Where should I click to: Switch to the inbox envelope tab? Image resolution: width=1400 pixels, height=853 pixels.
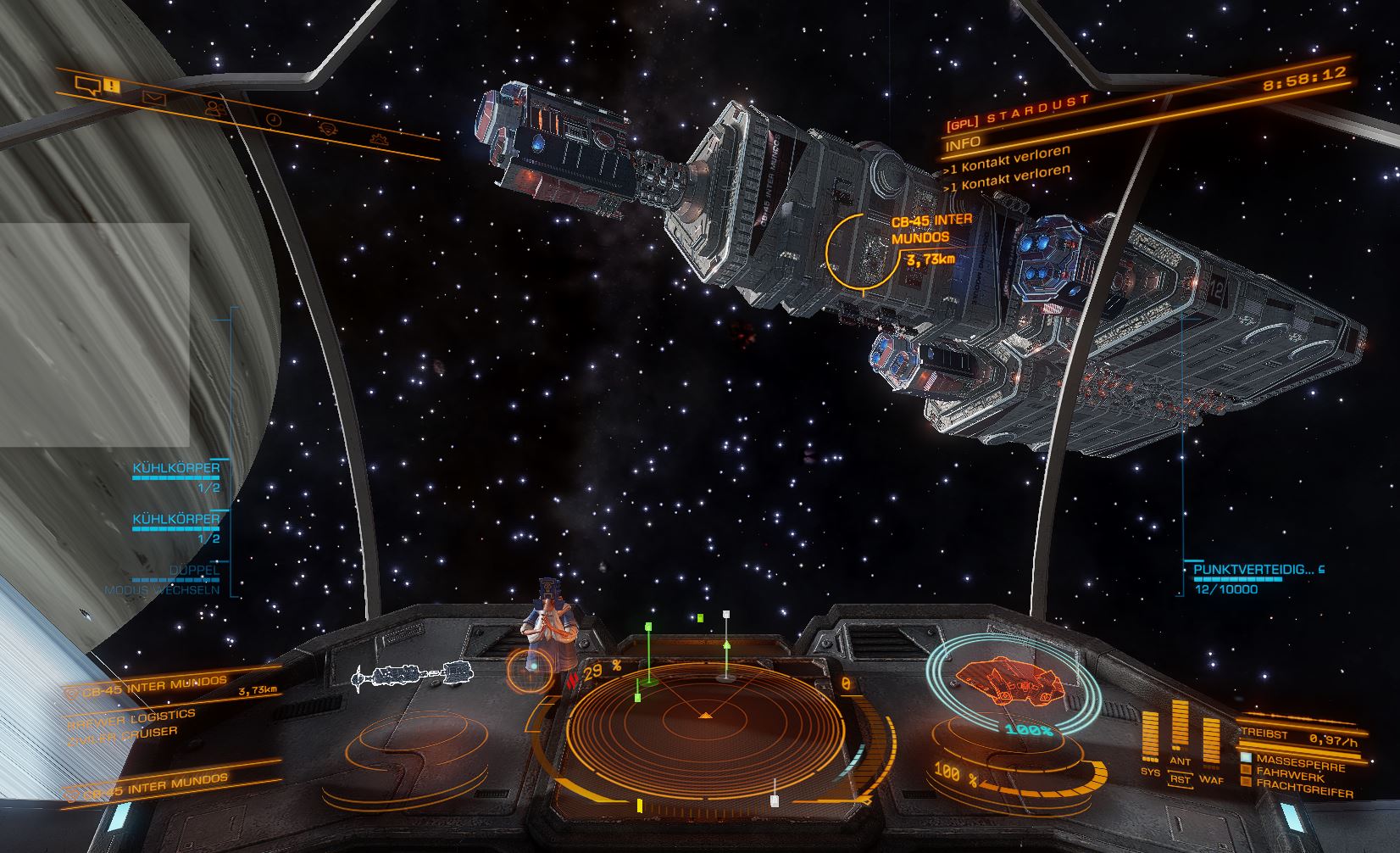153,98
